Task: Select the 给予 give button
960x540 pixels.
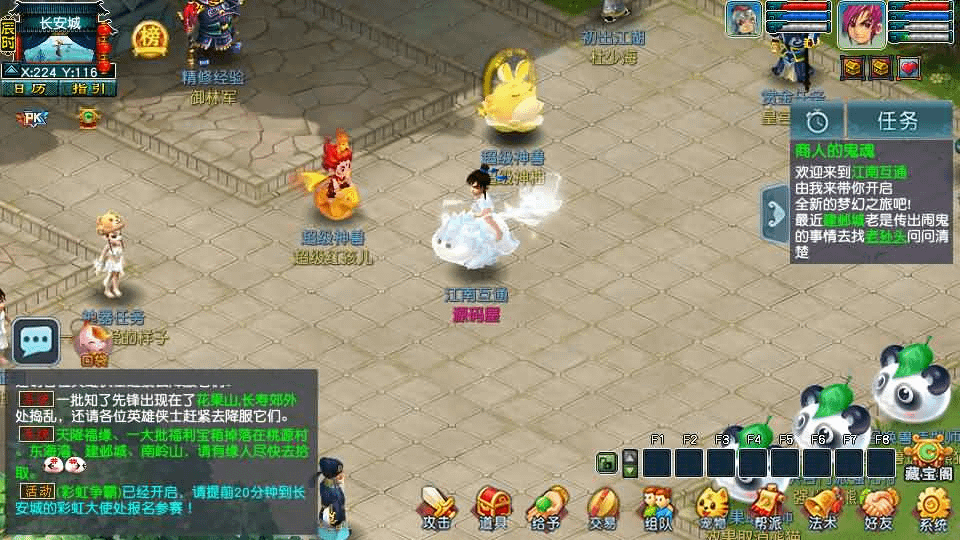Action: click(x=547, y=507)
